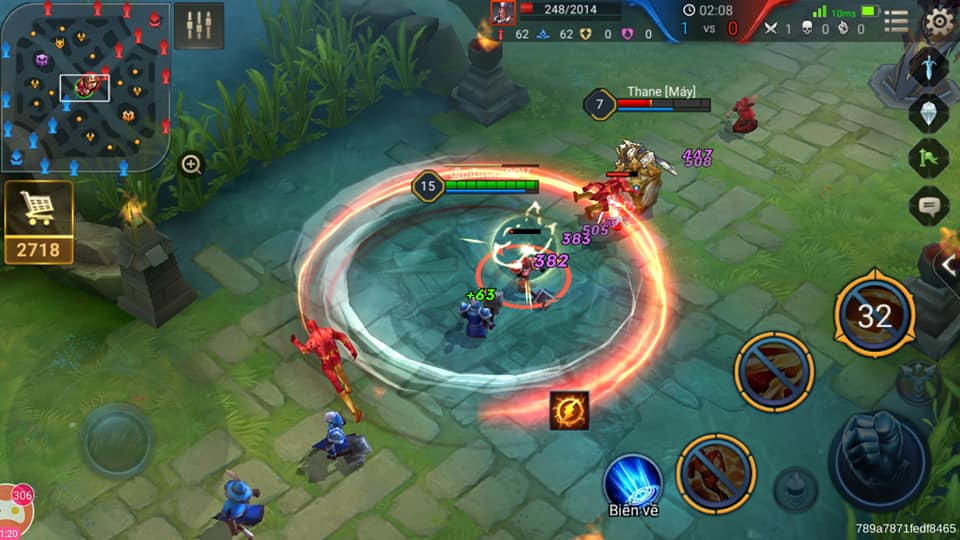Target towers with the tower attack button
960x540 pixels.
(x=916, y=381)
